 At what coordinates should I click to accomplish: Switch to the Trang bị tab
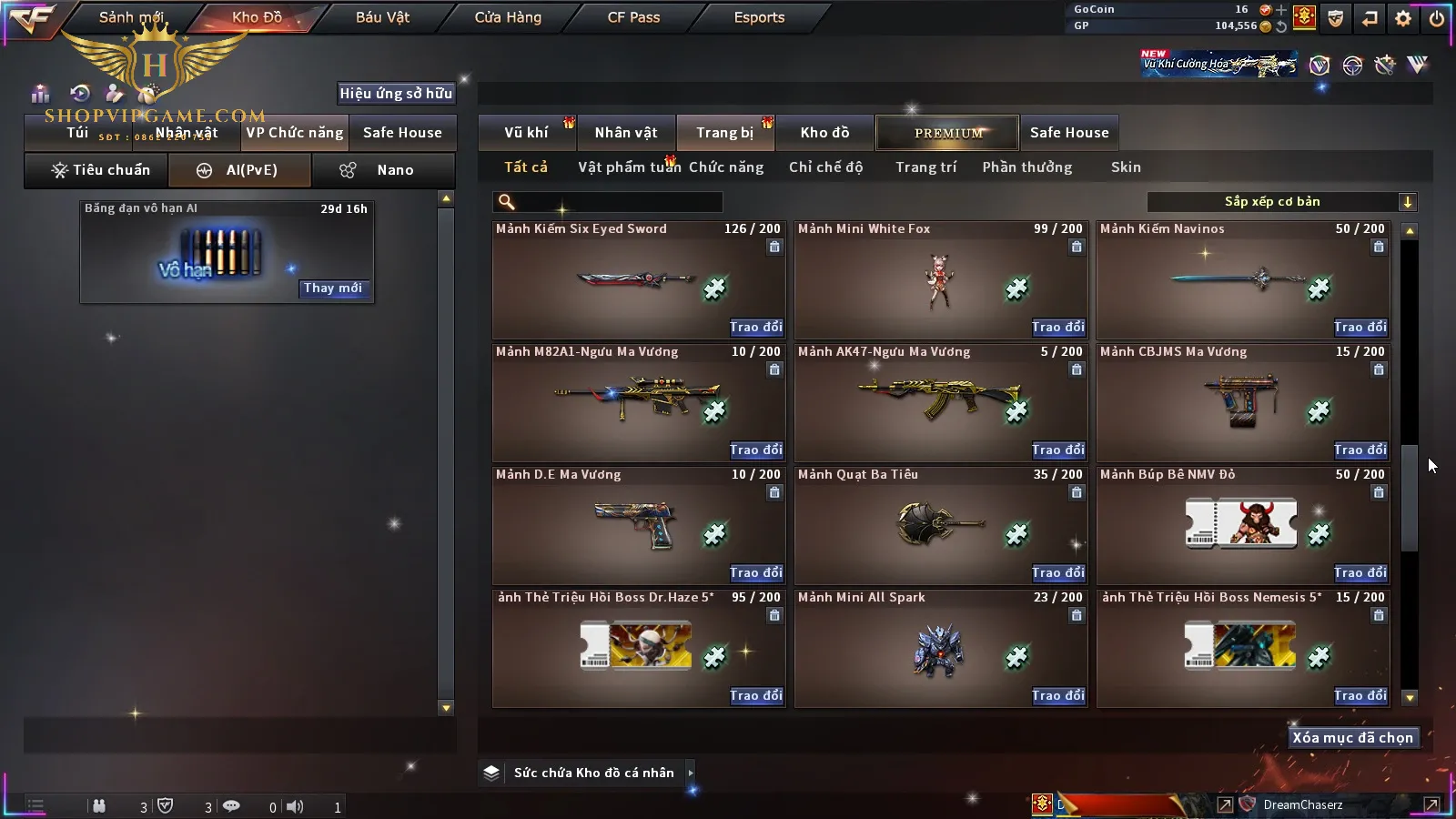(724, 133)
